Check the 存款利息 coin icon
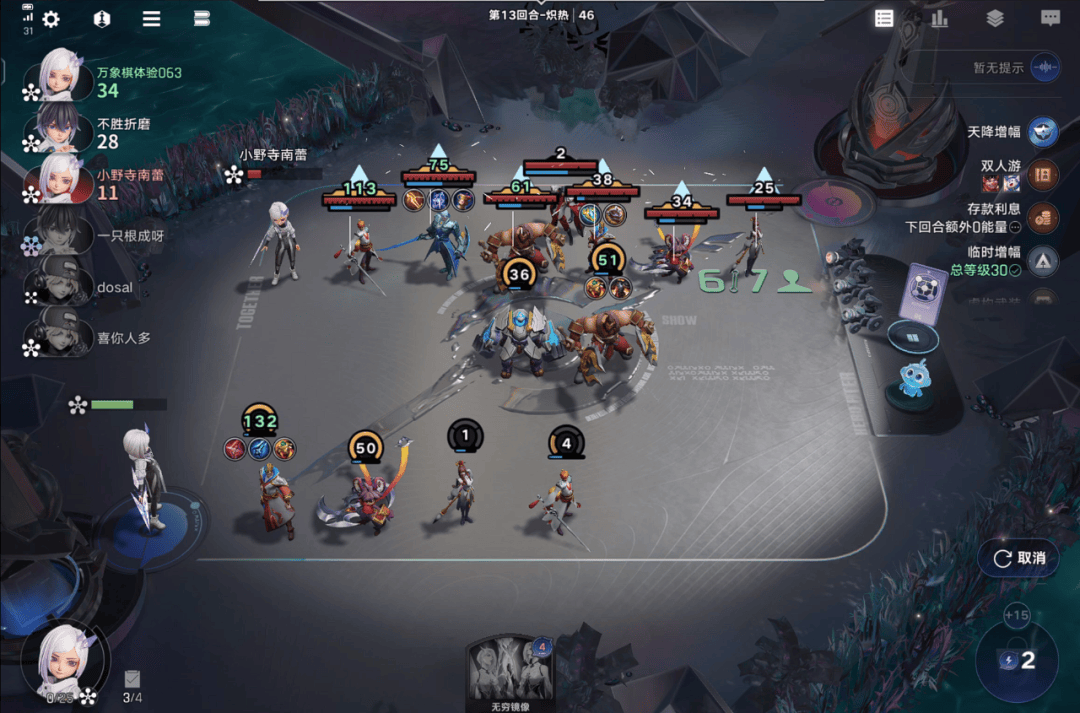Viewport: 1080px width, 713px height. [1044, 218]
